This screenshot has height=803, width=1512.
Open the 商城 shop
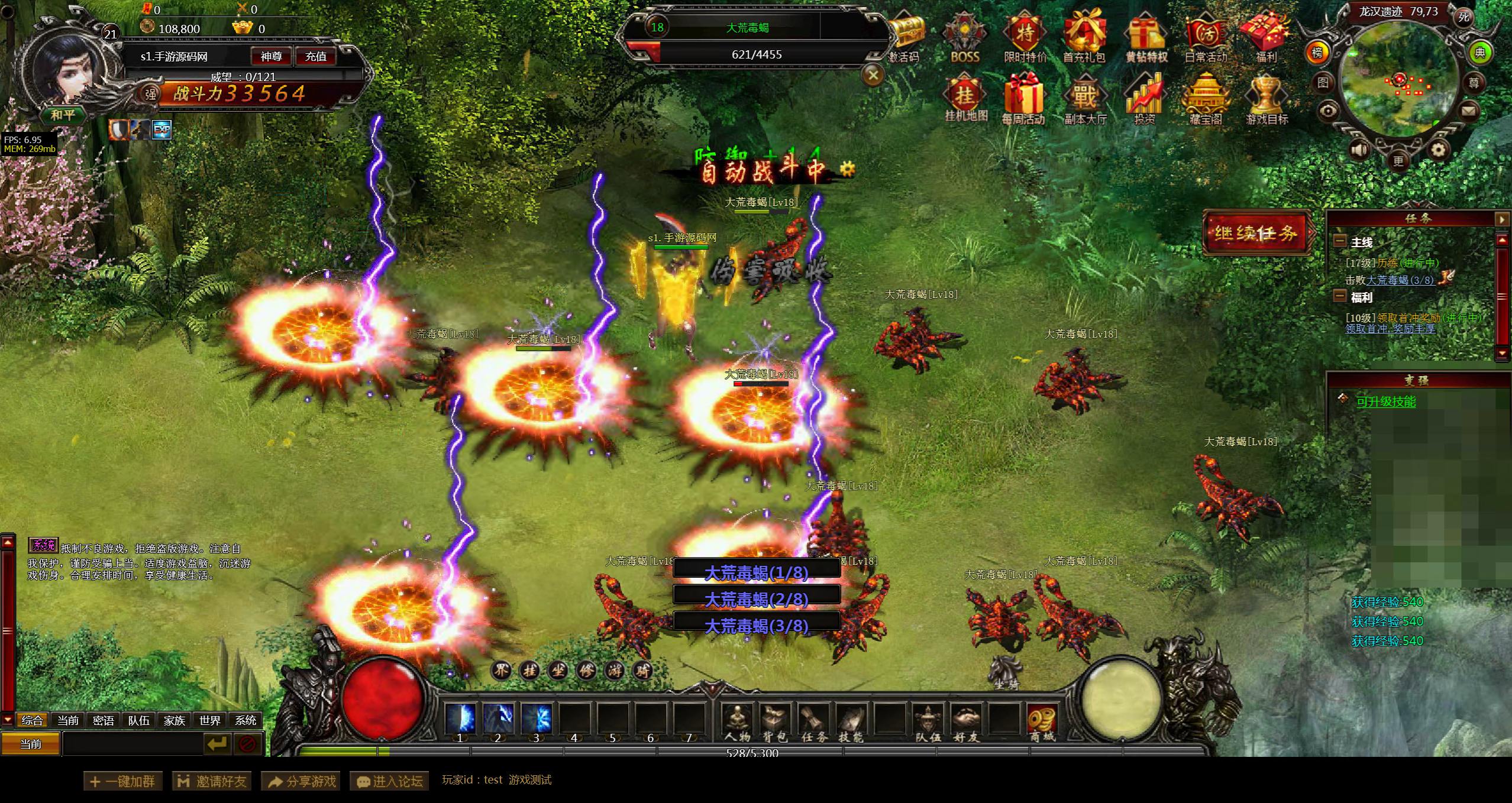(x=1042, y=721)
